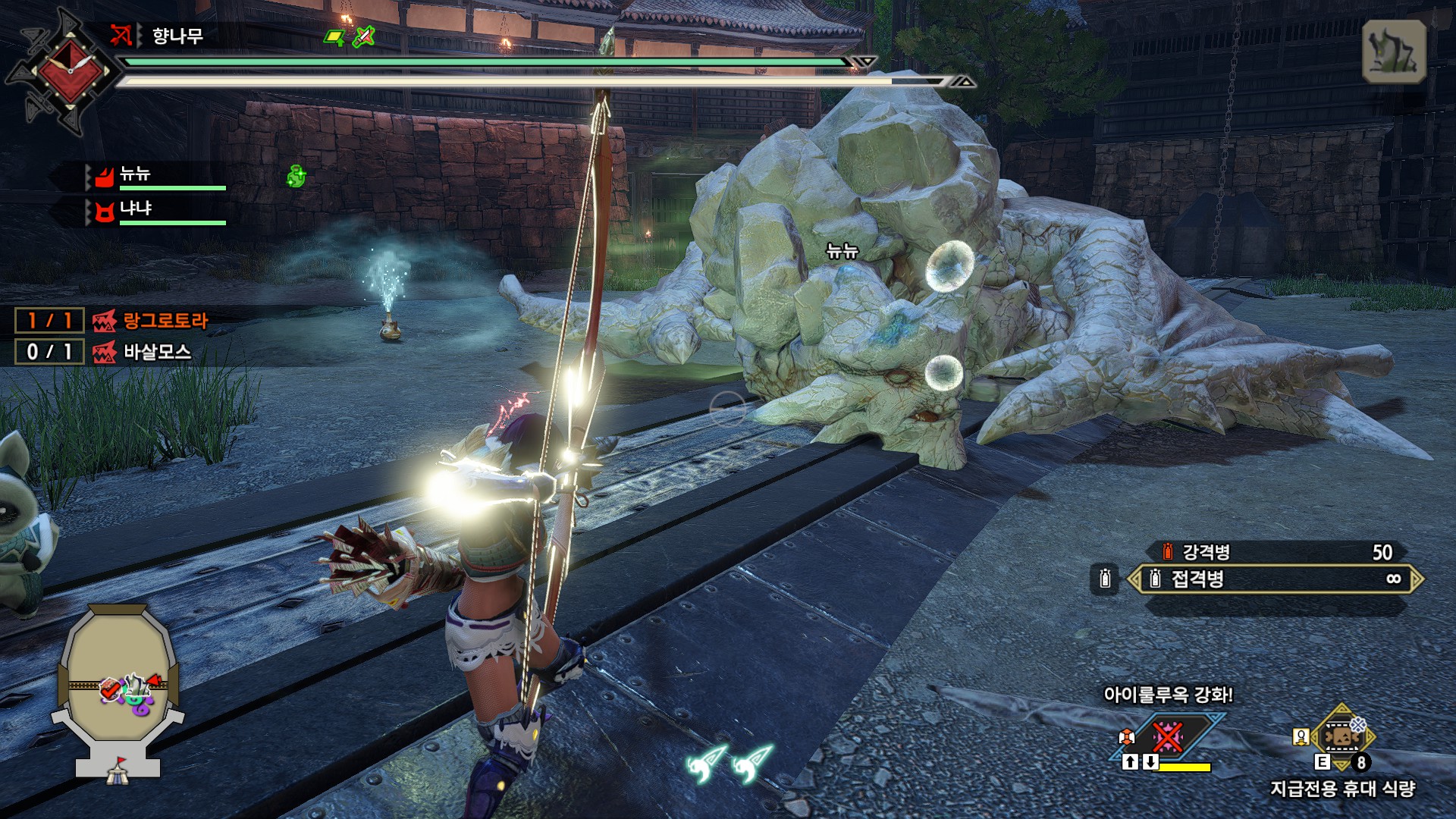The width and height of the screenshot is (1456, 819).
Task: Click the green sharpness buff icon
Action: [334, 37]
